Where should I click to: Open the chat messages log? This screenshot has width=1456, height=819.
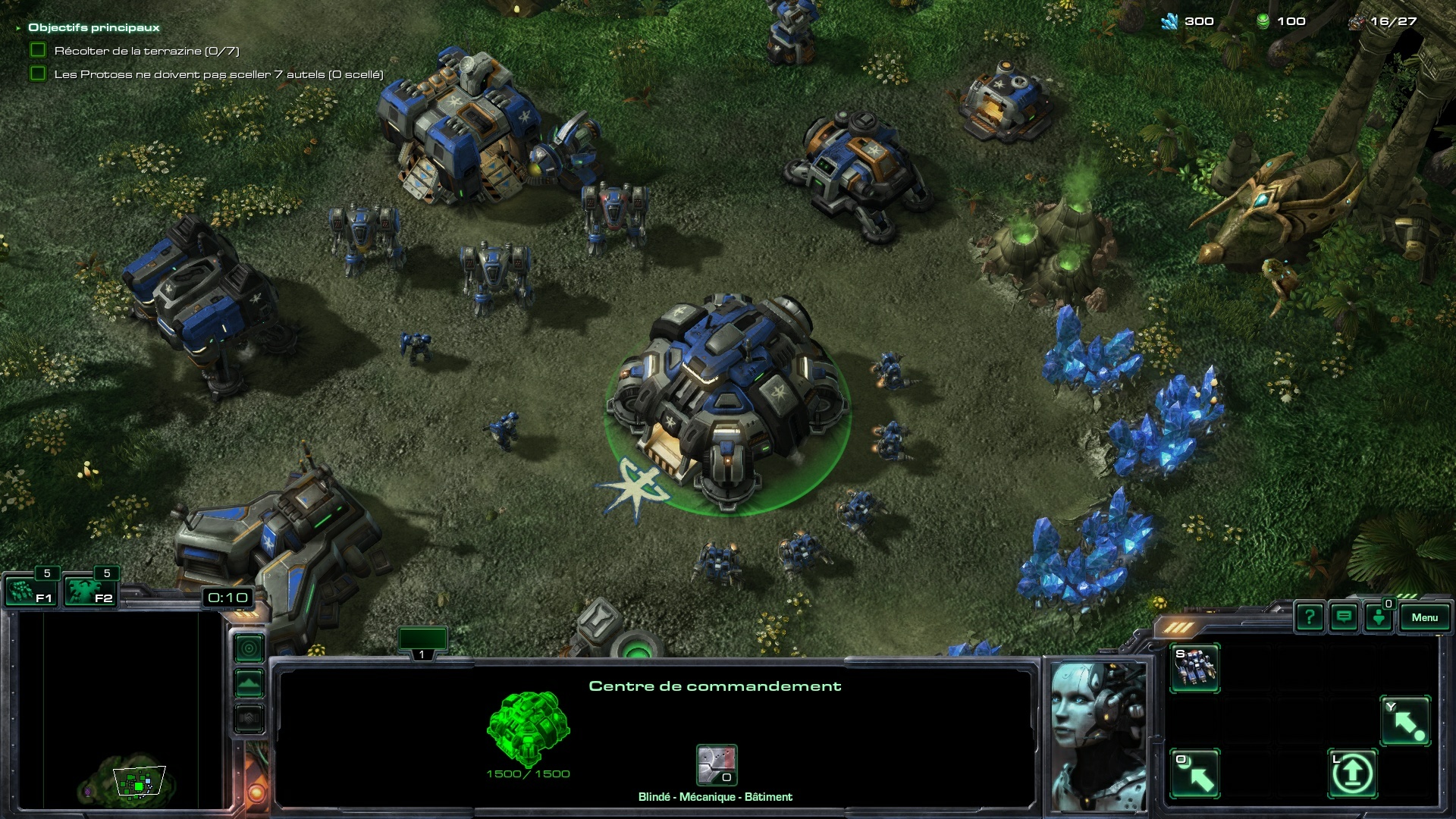1344,617
